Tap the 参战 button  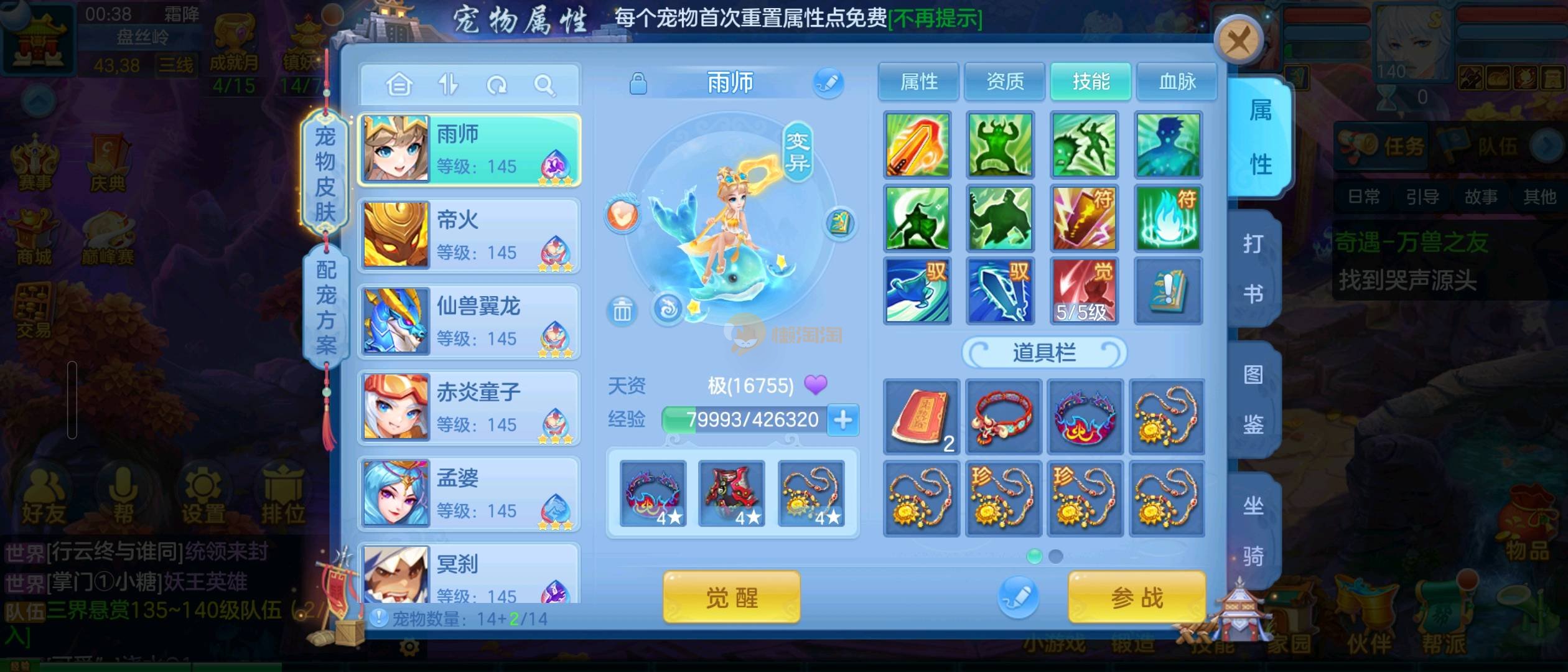1137,598
